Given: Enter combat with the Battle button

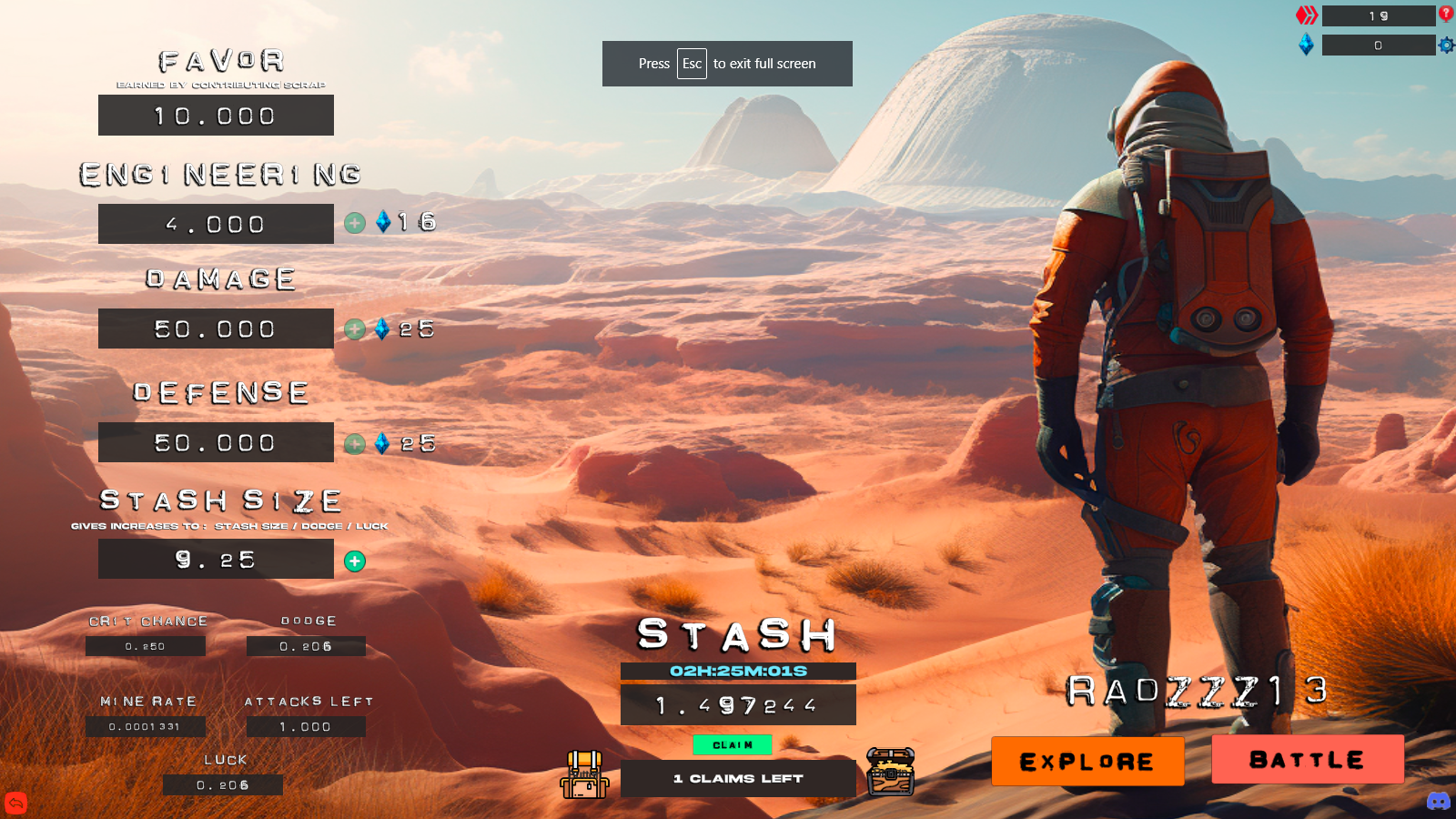Looking at the screenshot, I should coord(1308,759).
